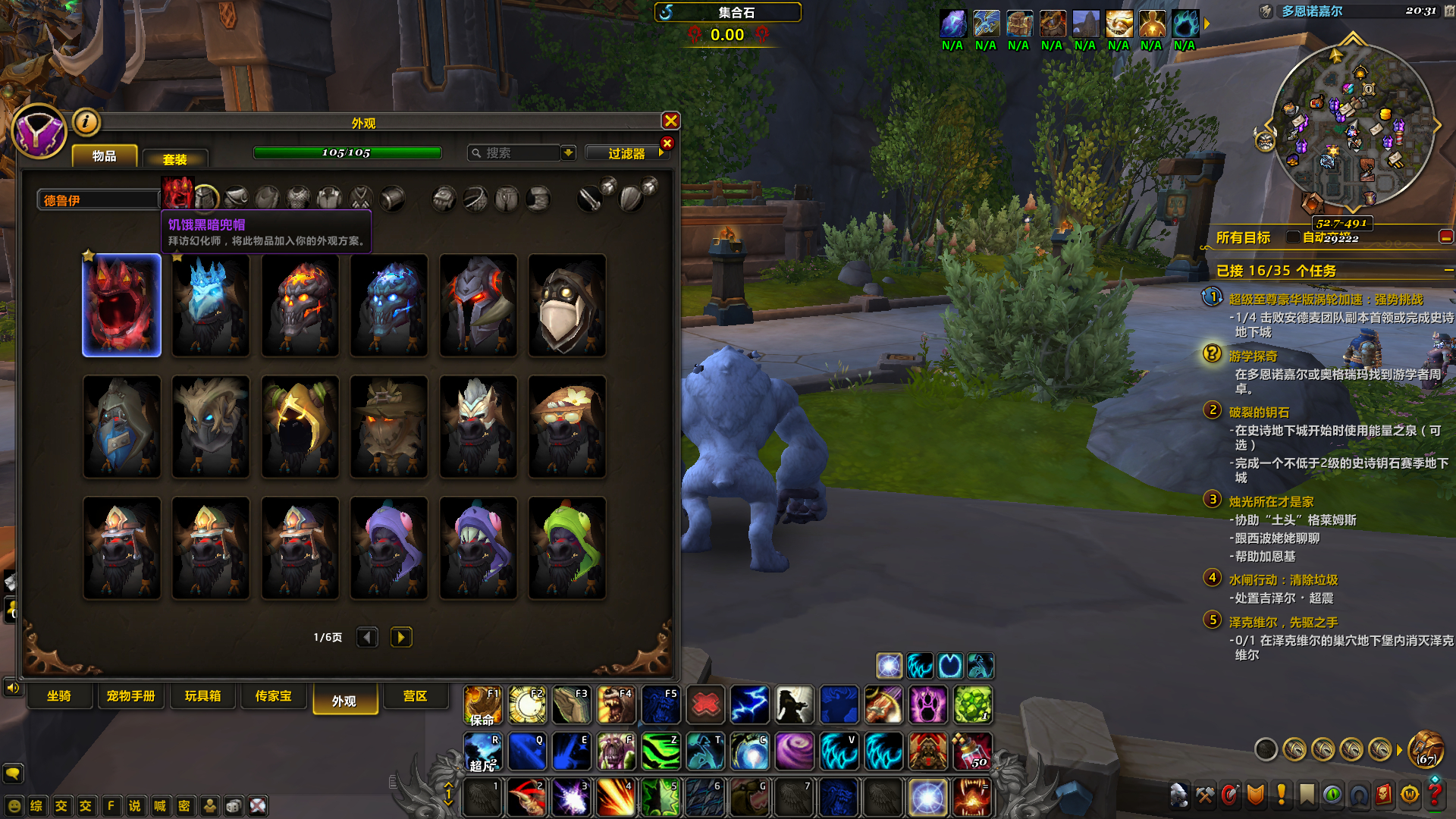Click the 搜索 search box
1456x819 pixels.
point(516,153)
